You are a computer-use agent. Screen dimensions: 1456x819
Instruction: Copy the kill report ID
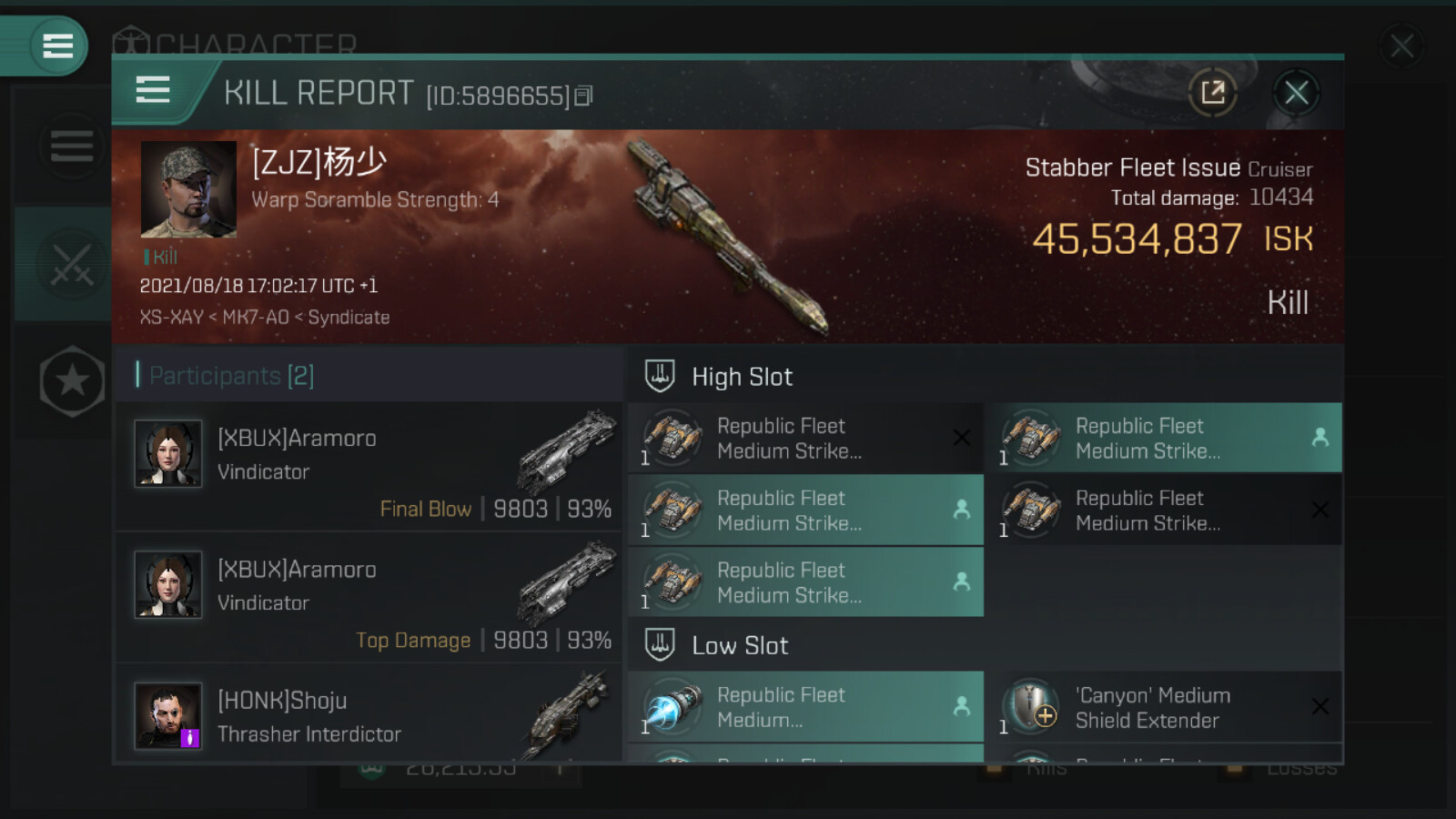(x=584, y=96)
